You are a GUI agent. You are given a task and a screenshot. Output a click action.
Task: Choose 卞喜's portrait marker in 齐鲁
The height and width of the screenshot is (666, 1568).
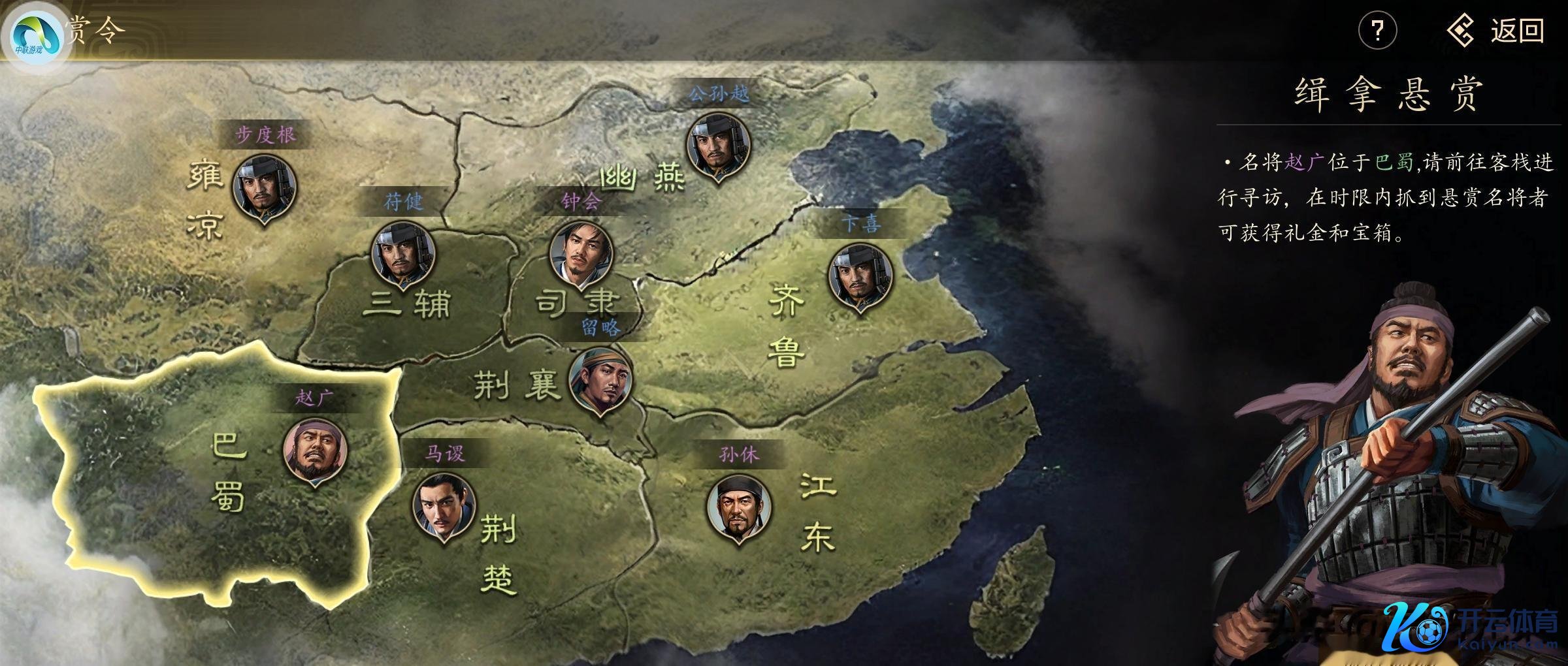(x=860, y=277)
